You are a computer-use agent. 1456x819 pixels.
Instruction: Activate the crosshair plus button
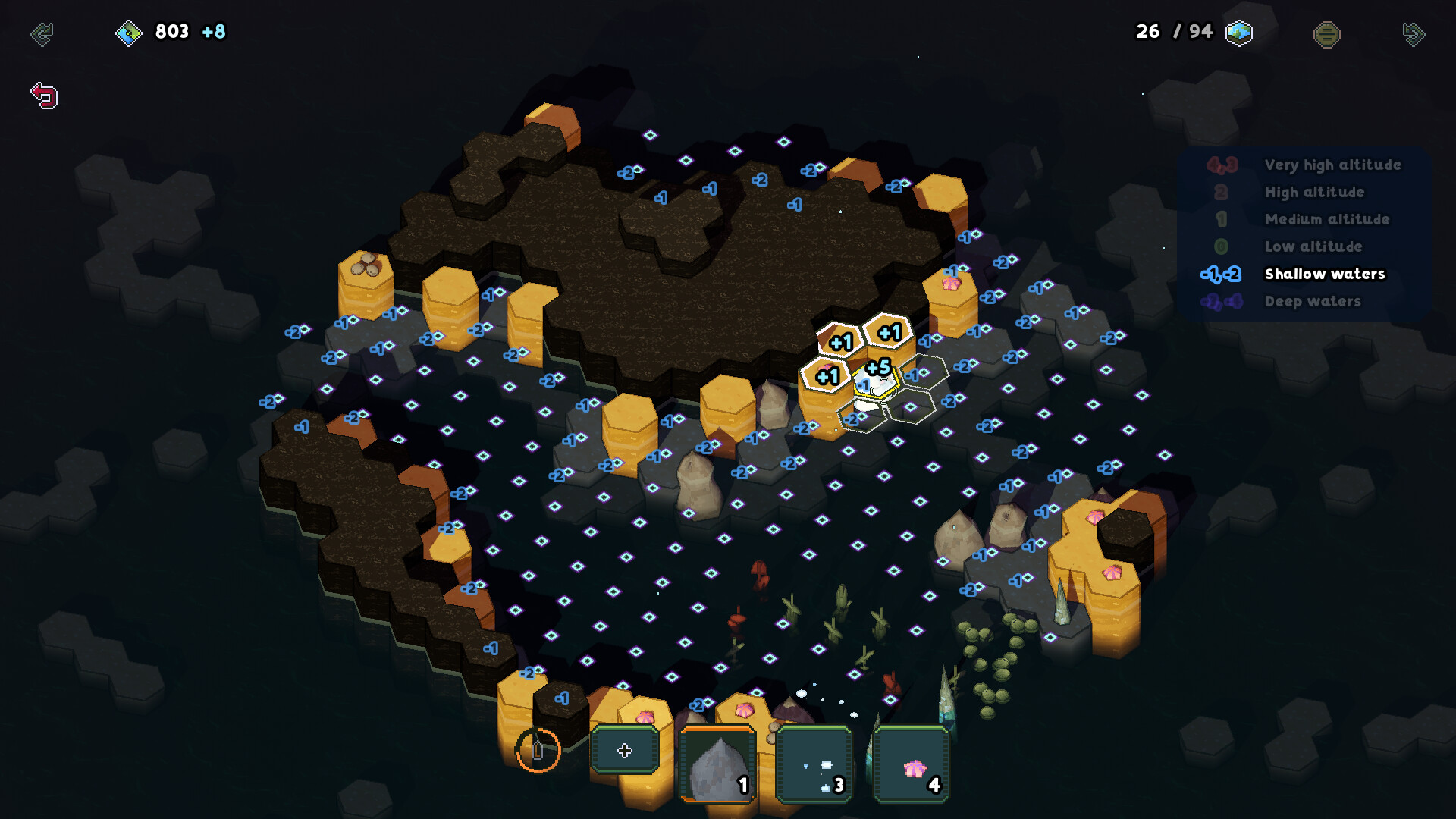(624, 750)
